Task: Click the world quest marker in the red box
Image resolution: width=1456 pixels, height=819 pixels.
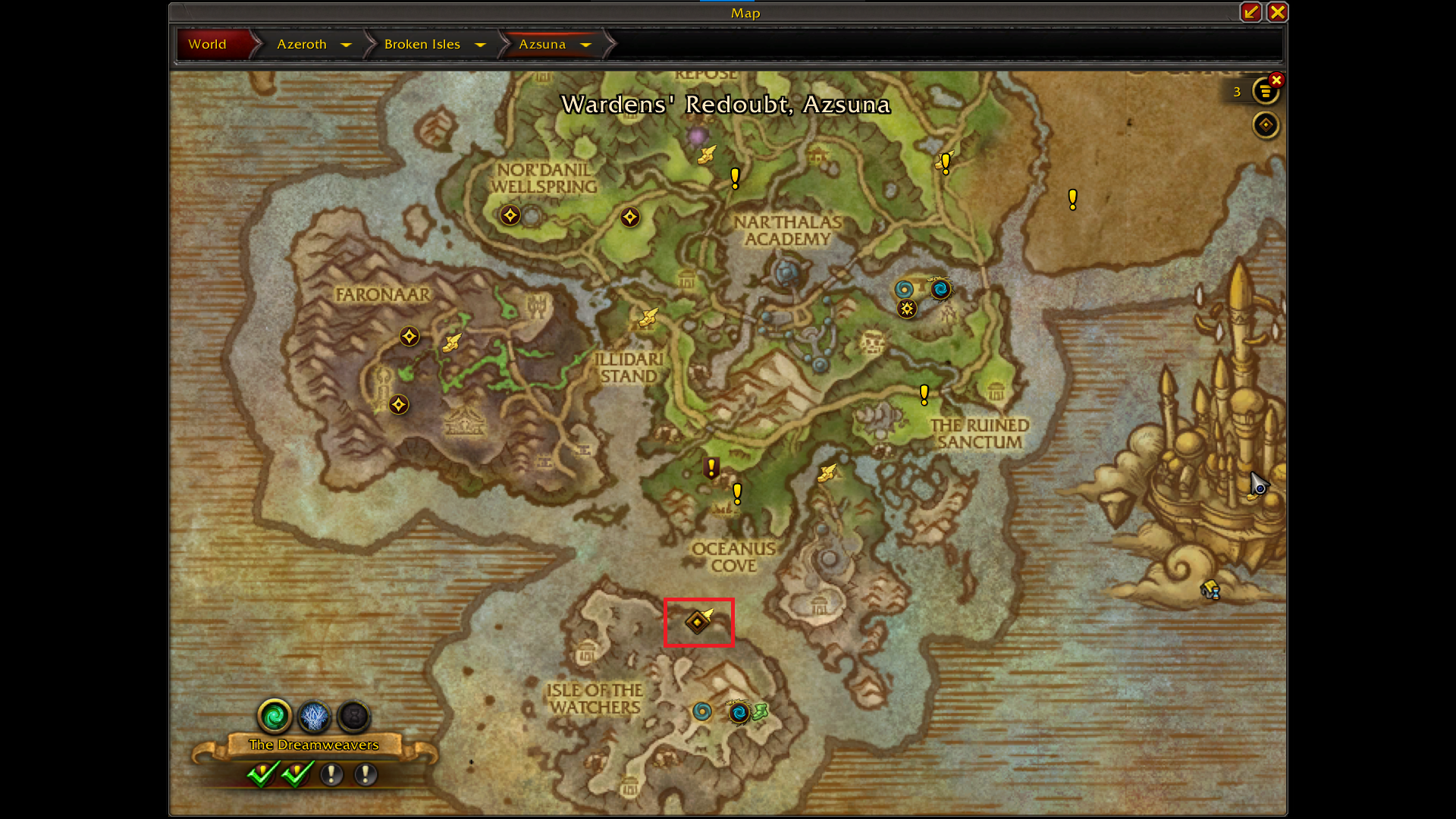Action: click(698, 622)
